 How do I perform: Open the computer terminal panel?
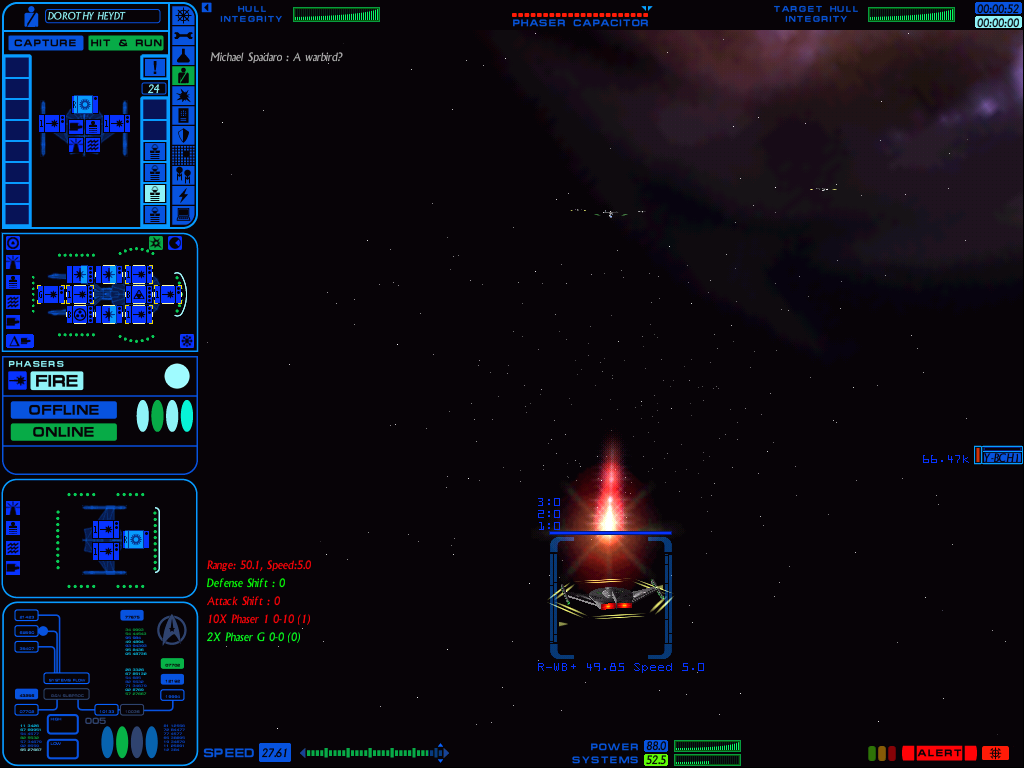tap(183, 214)
